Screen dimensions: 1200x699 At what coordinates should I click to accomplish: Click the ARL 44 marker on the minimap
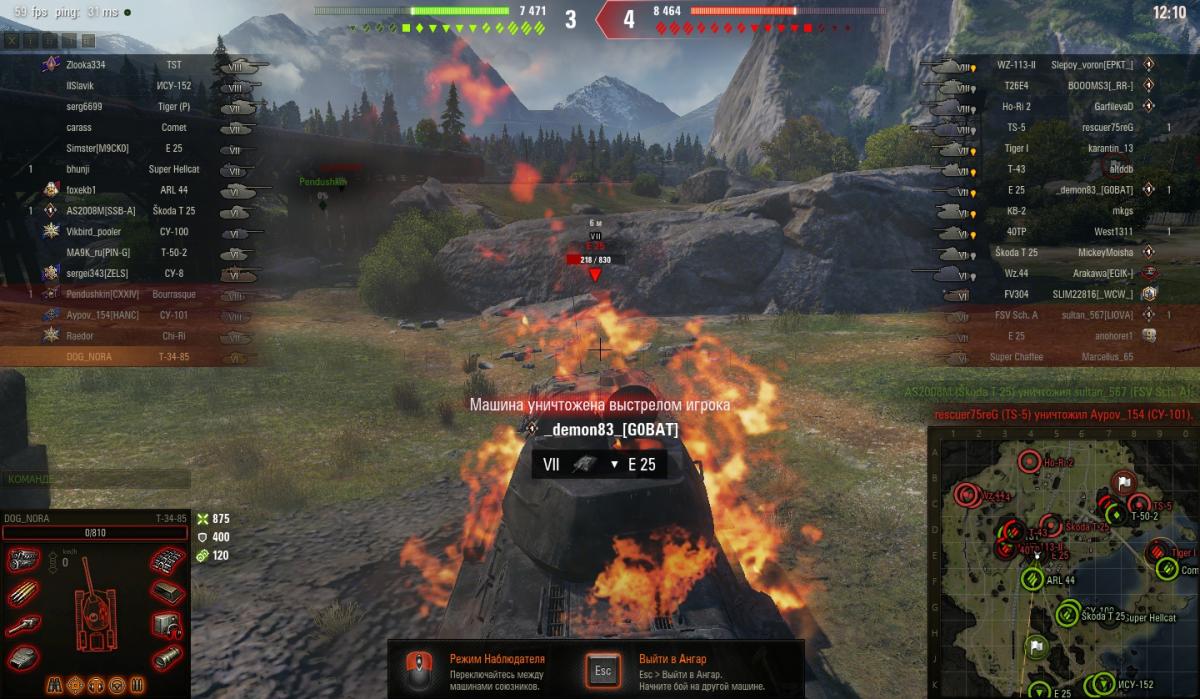coord(1033,579)
